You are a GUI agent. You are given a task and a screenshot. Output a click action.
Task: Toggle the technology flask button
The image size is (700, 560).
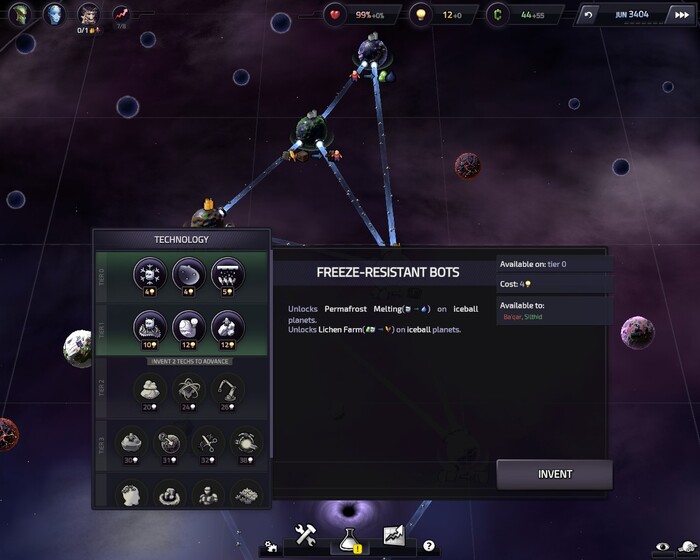350,536
